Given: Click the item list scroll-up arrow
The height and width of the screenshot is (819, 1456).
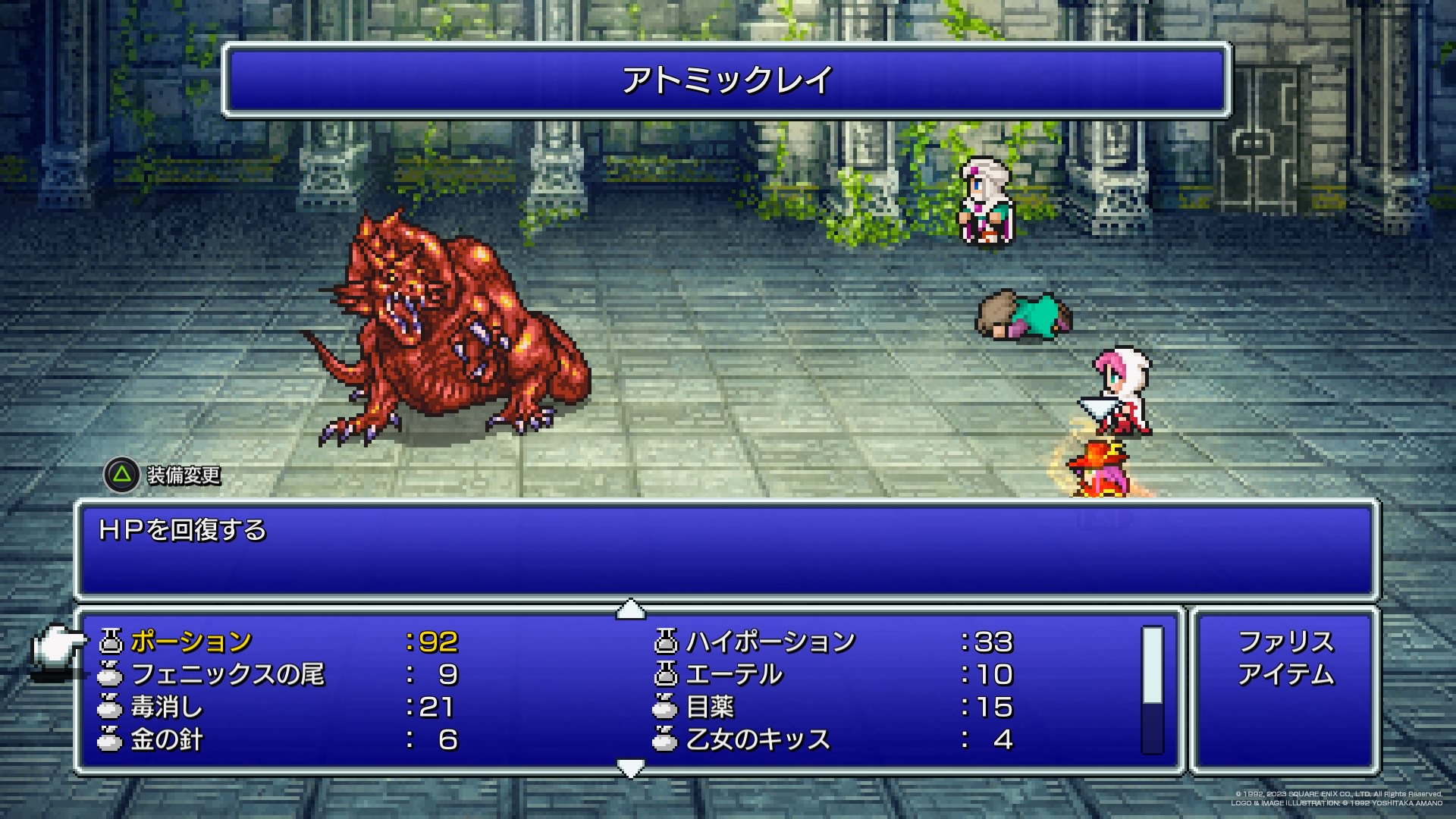Looking at the screenshot, I should point(631,609).
